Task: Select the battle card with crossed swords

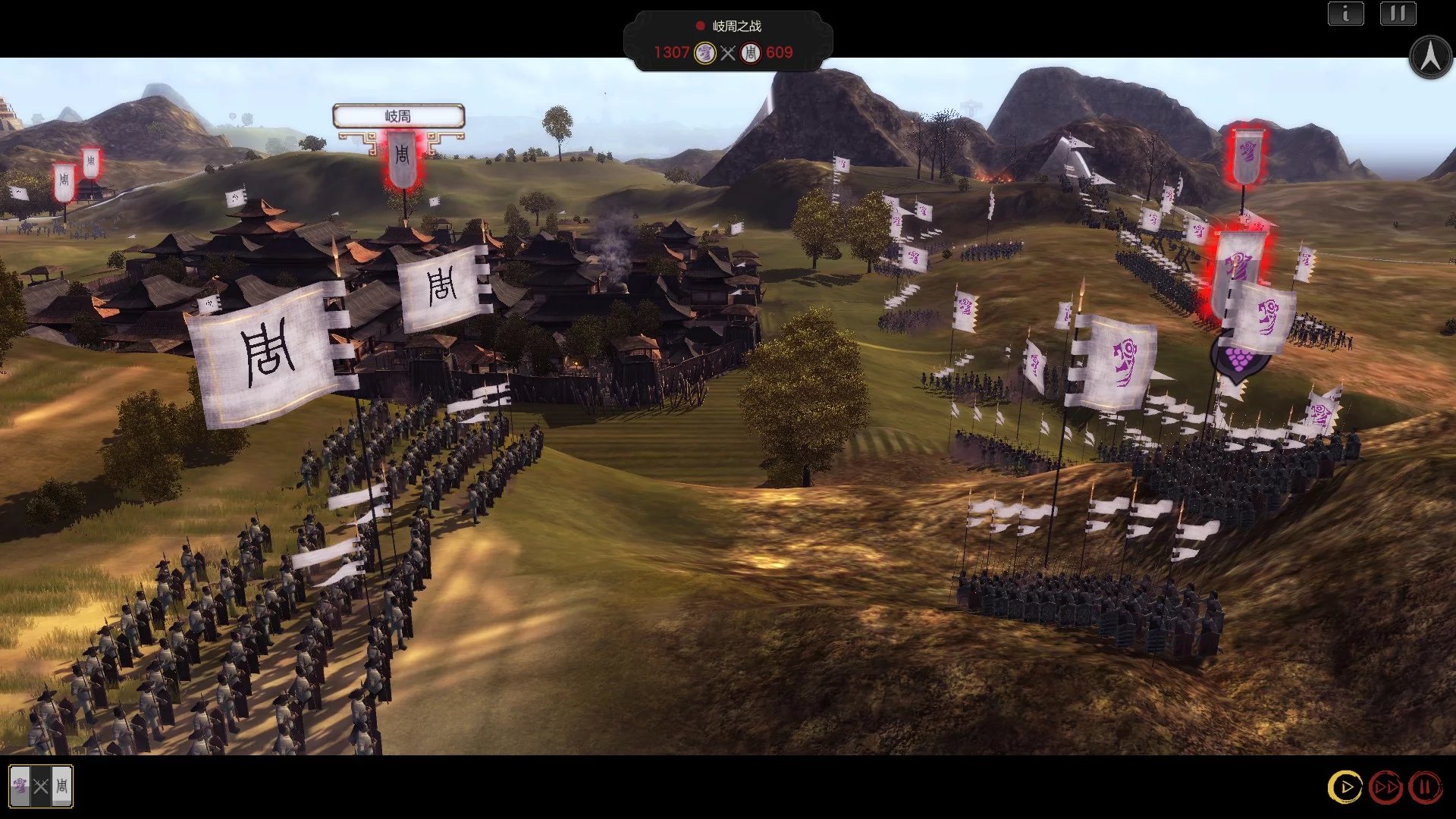Action: click(x=41, y=786)
